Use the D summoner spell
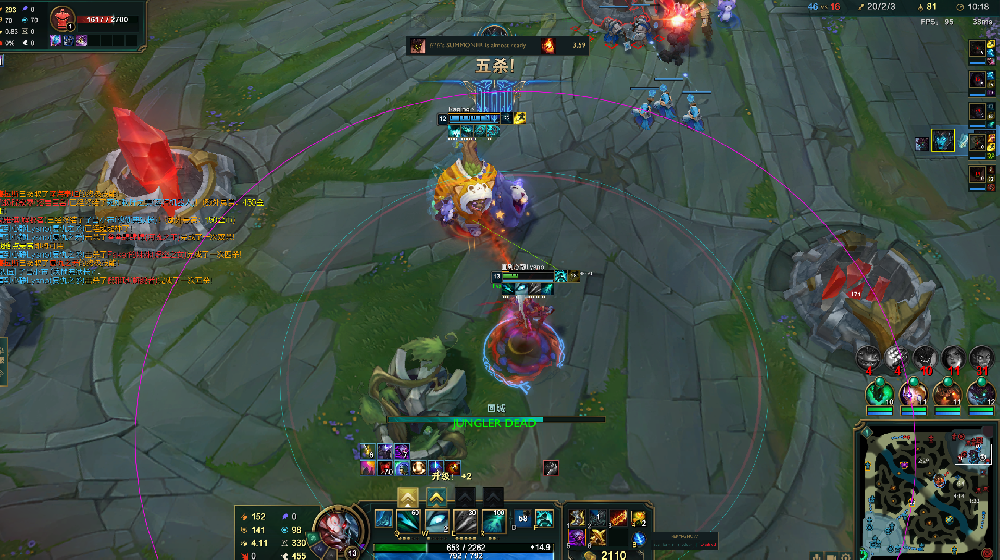This screenshot has height=560, width=1000. pos(521,518)
